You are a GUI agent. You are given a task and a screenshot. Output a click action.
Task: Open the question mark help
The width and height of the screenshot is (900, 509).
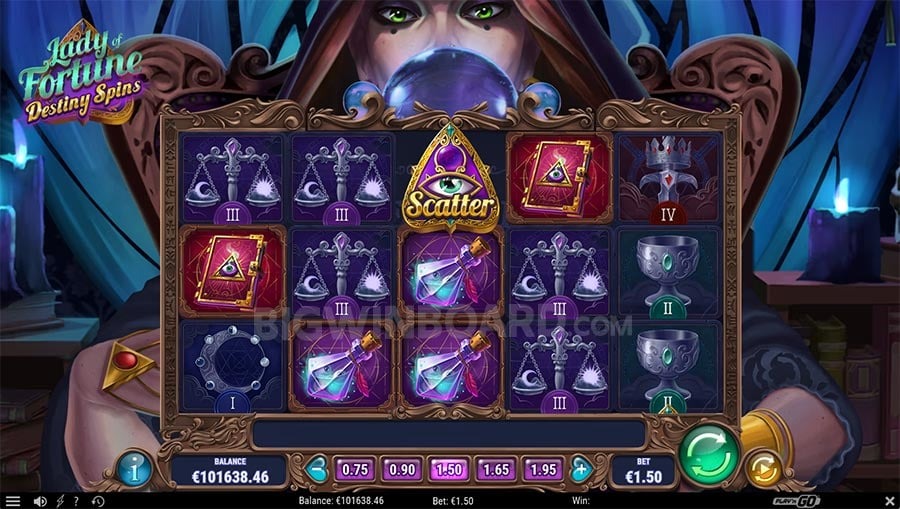tap(77, 500)
